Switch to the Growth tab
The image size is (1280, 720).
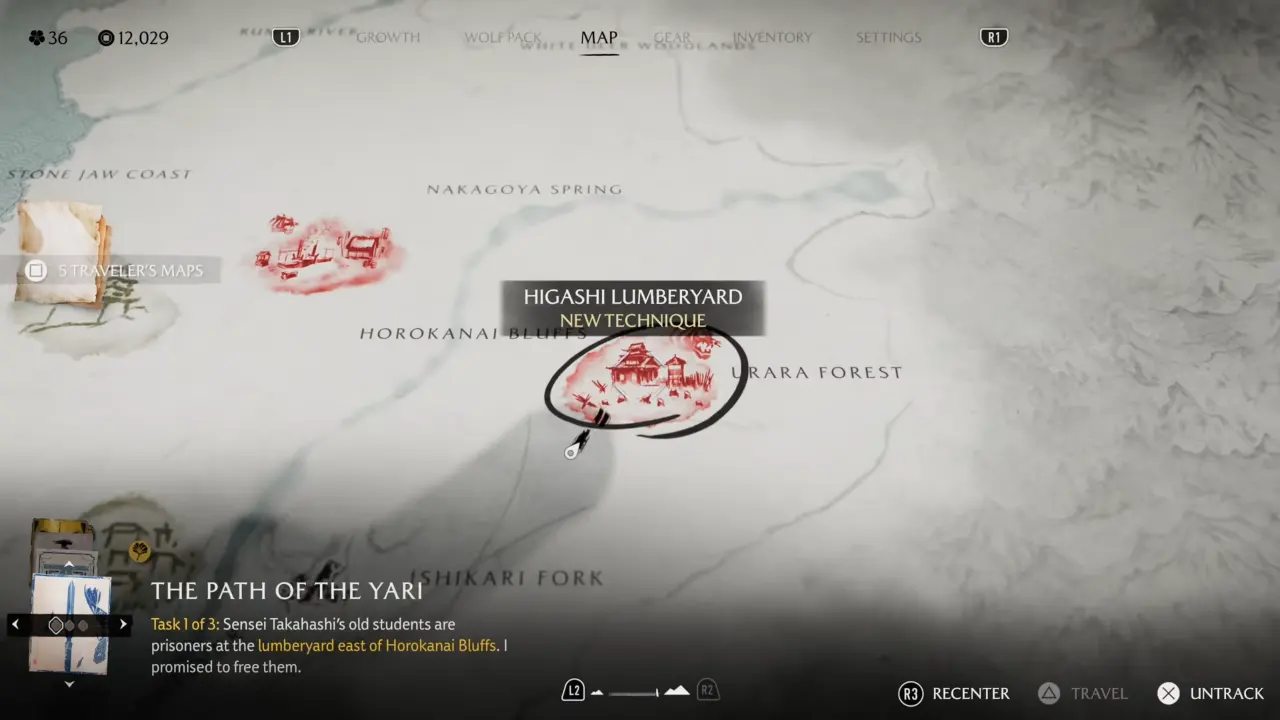coord(388,38)
